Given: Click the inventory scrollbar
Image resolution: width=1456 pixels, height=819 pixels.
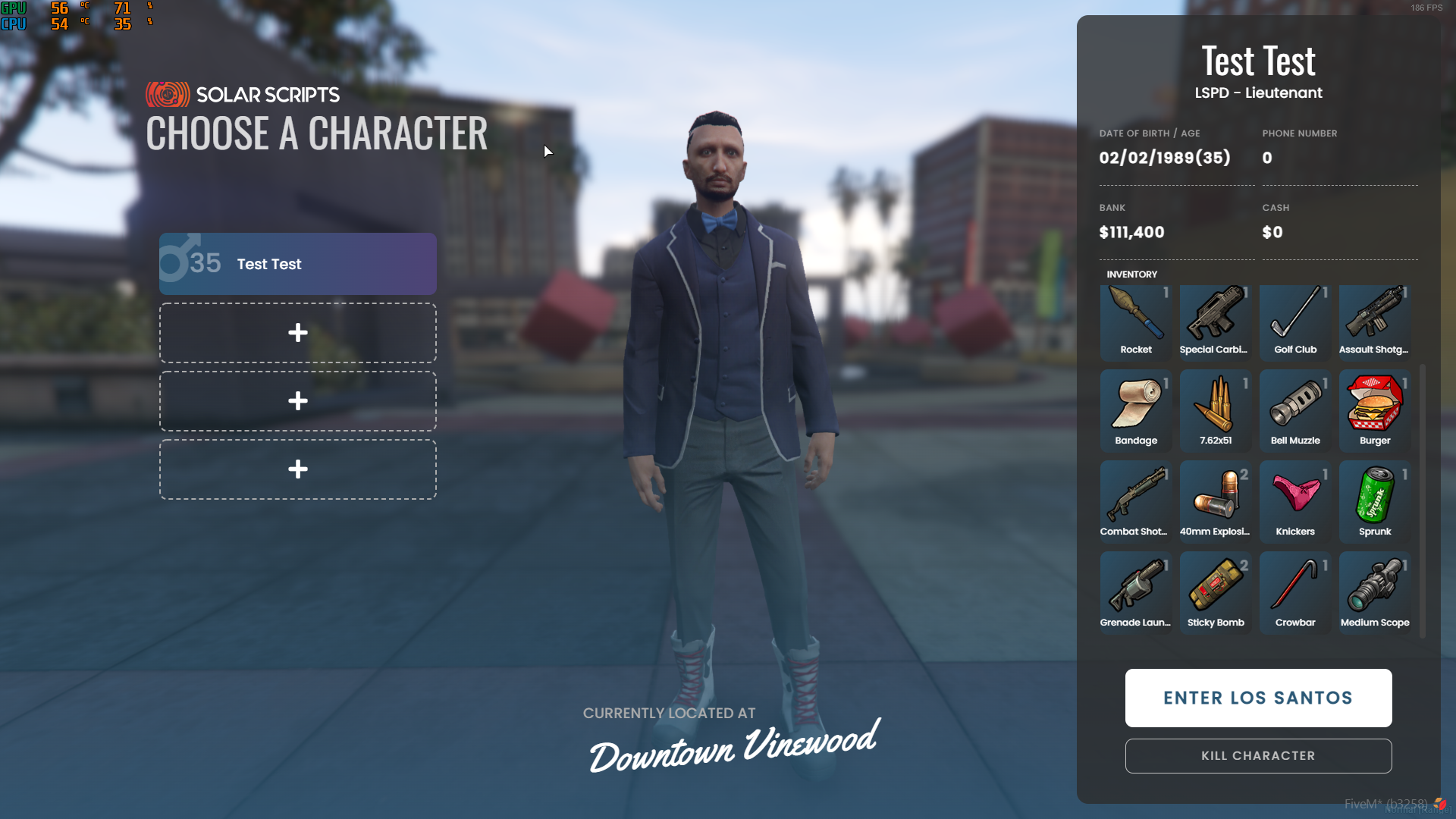Looking at the screenshot, I should [x=1423, y=500].
